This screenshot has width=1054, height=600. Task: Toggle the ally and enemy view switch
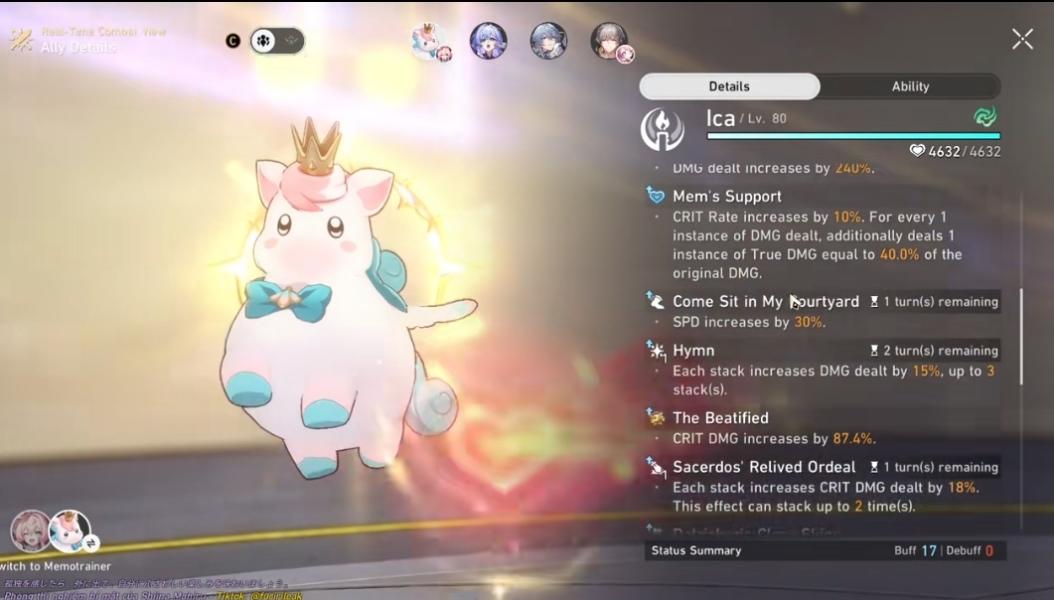277,41
